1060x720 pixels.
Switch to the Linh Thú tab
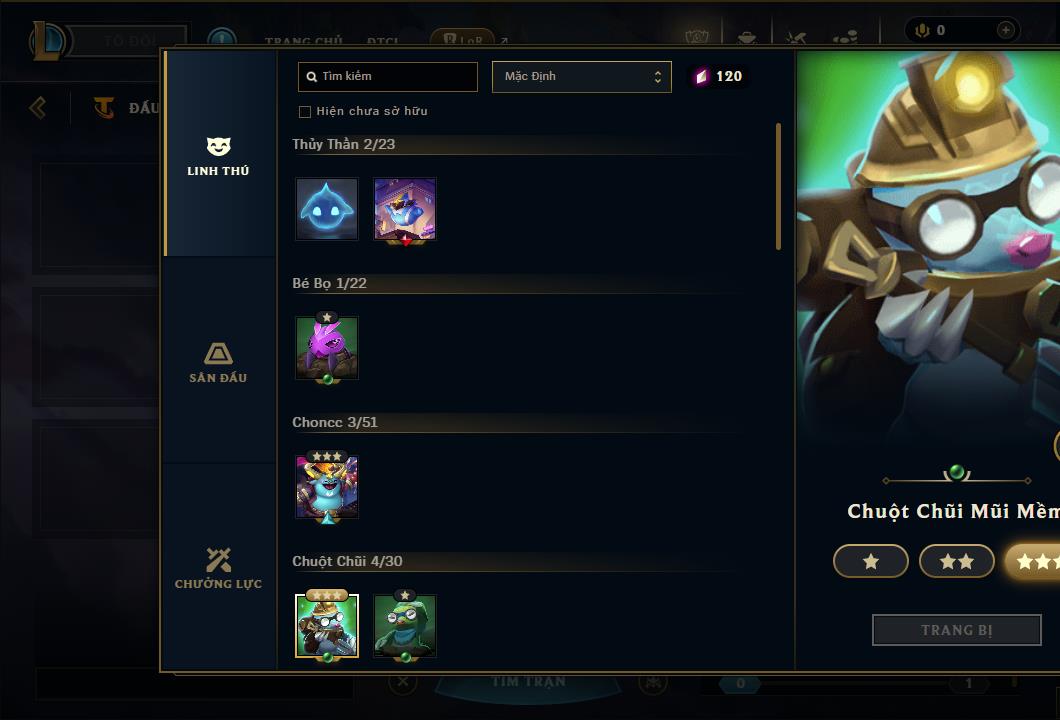[218, 157]
